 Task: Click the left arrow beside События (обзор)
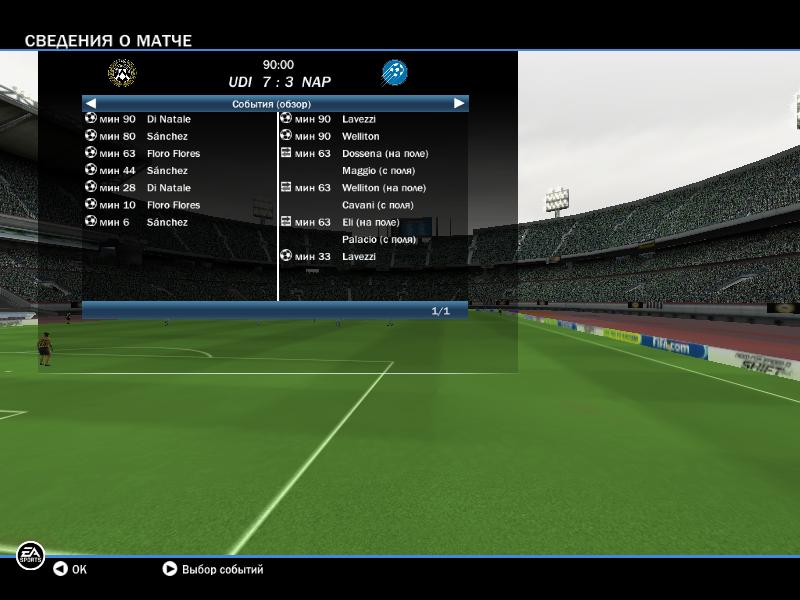coord(91,103)
